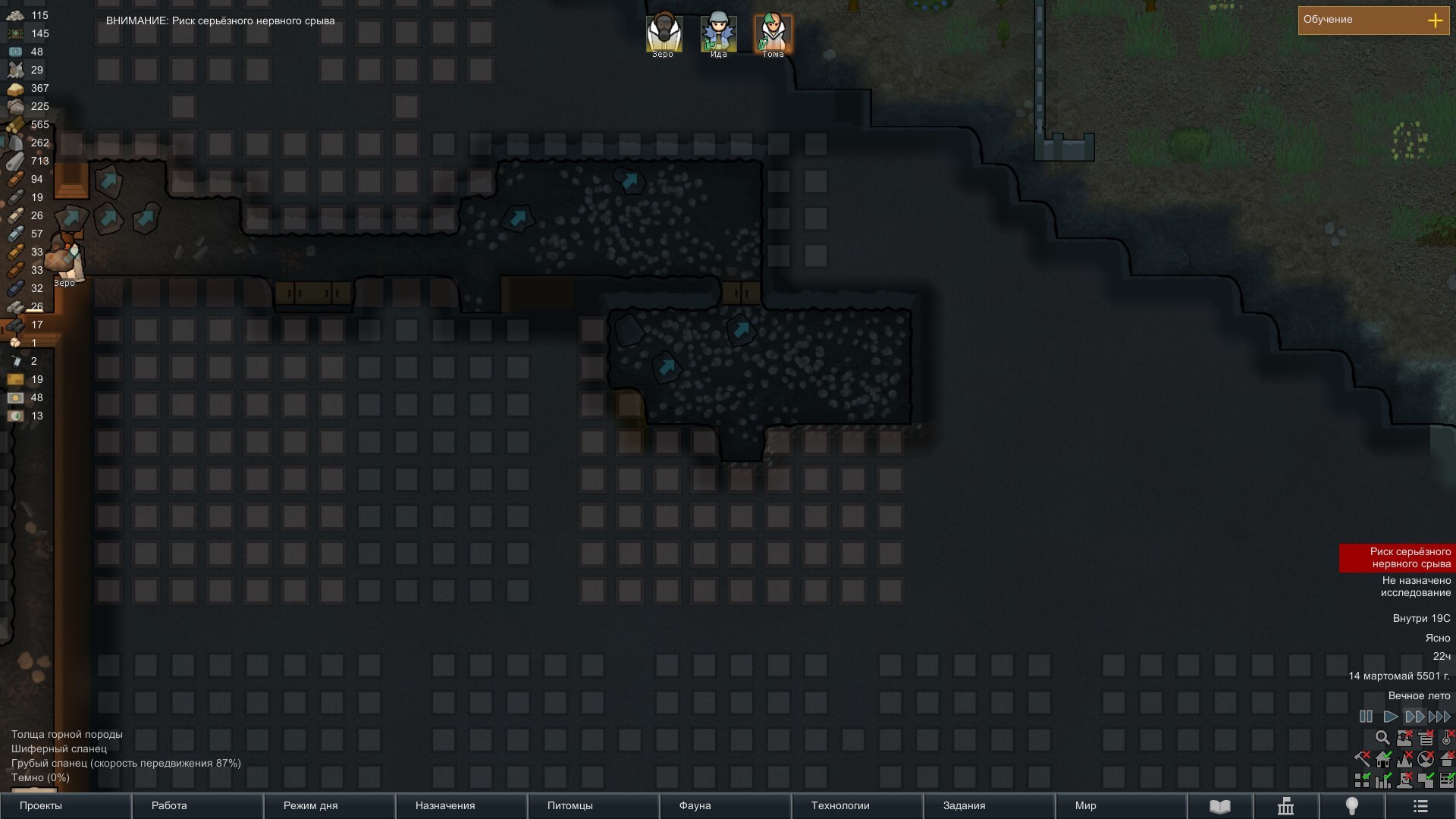Viewport: 1456px width, 819px height.
Task: Switch to the Мир world view
Action: point(1121,806)
